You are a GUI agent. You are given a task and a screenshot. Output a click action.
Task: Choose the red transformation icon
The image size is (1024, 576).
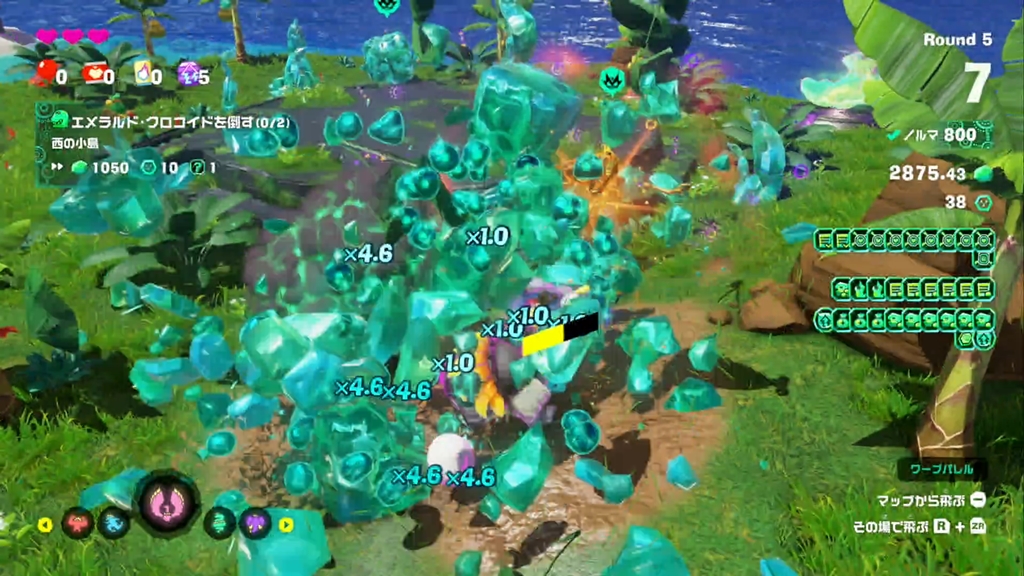point(76,523)
